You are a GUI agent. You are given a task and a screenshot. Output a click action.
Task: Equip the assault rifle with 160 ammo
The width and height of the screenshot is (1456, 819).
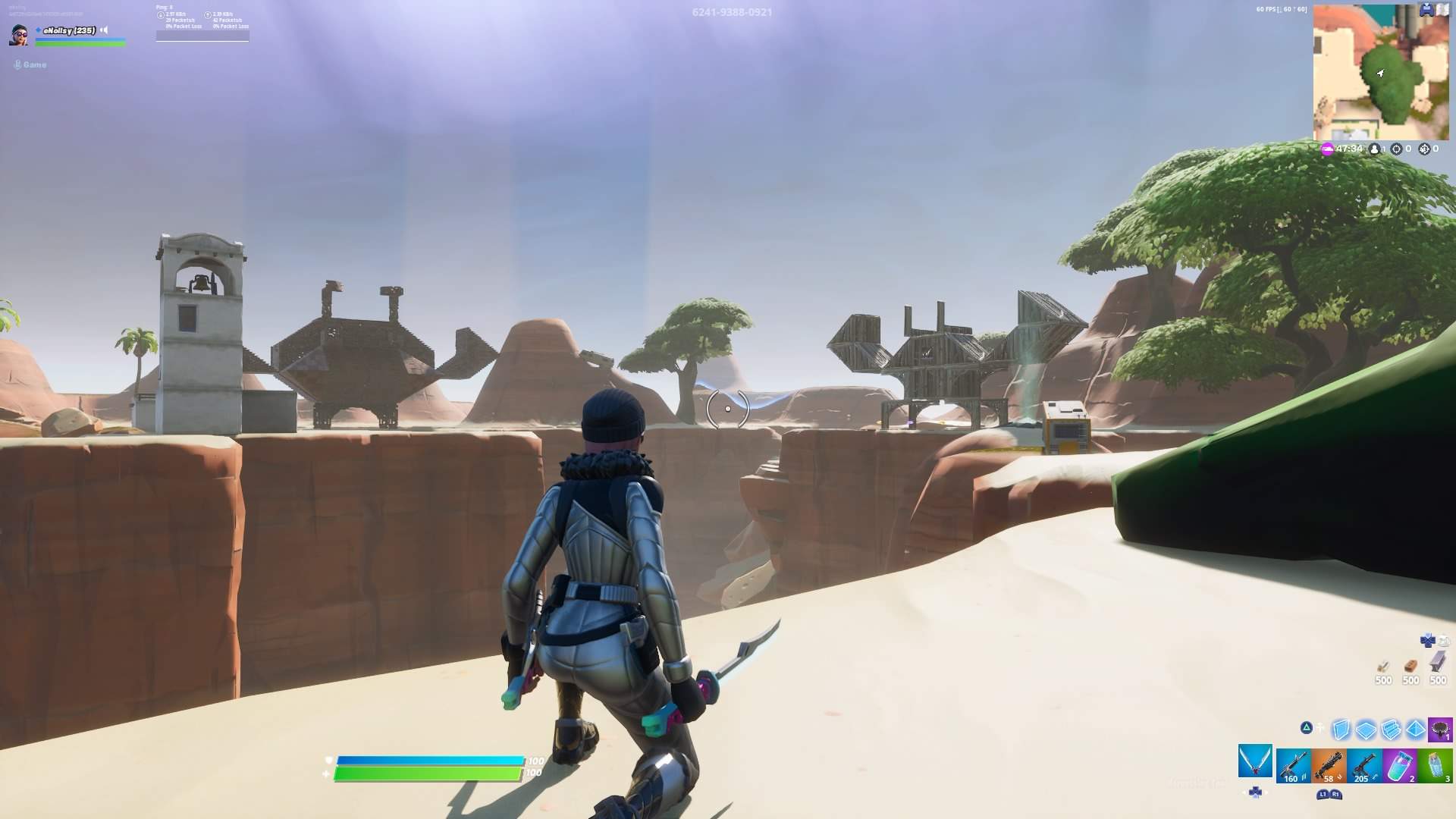pyautogui.click(x=1293, y=766)
